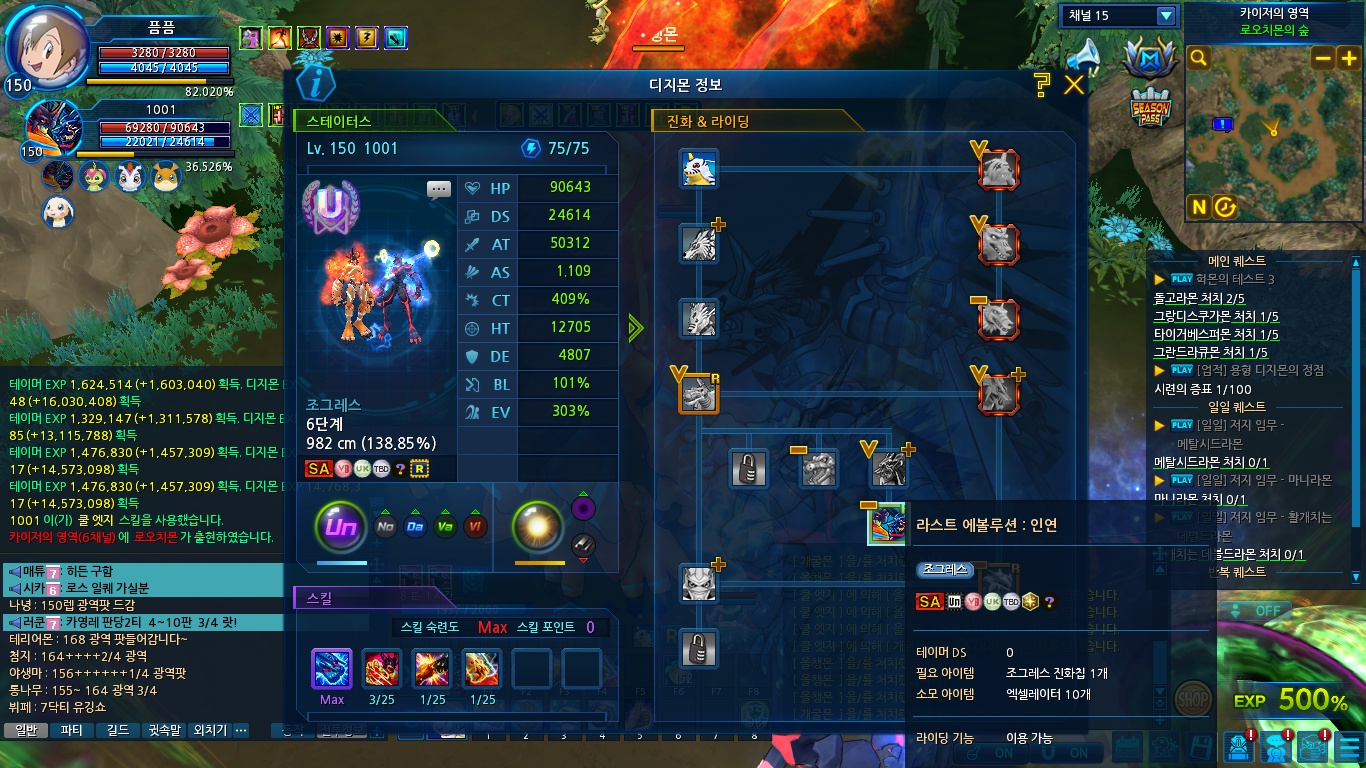Select the 귓속말 chat tab

pyautogui.click(x=163, y=730)
